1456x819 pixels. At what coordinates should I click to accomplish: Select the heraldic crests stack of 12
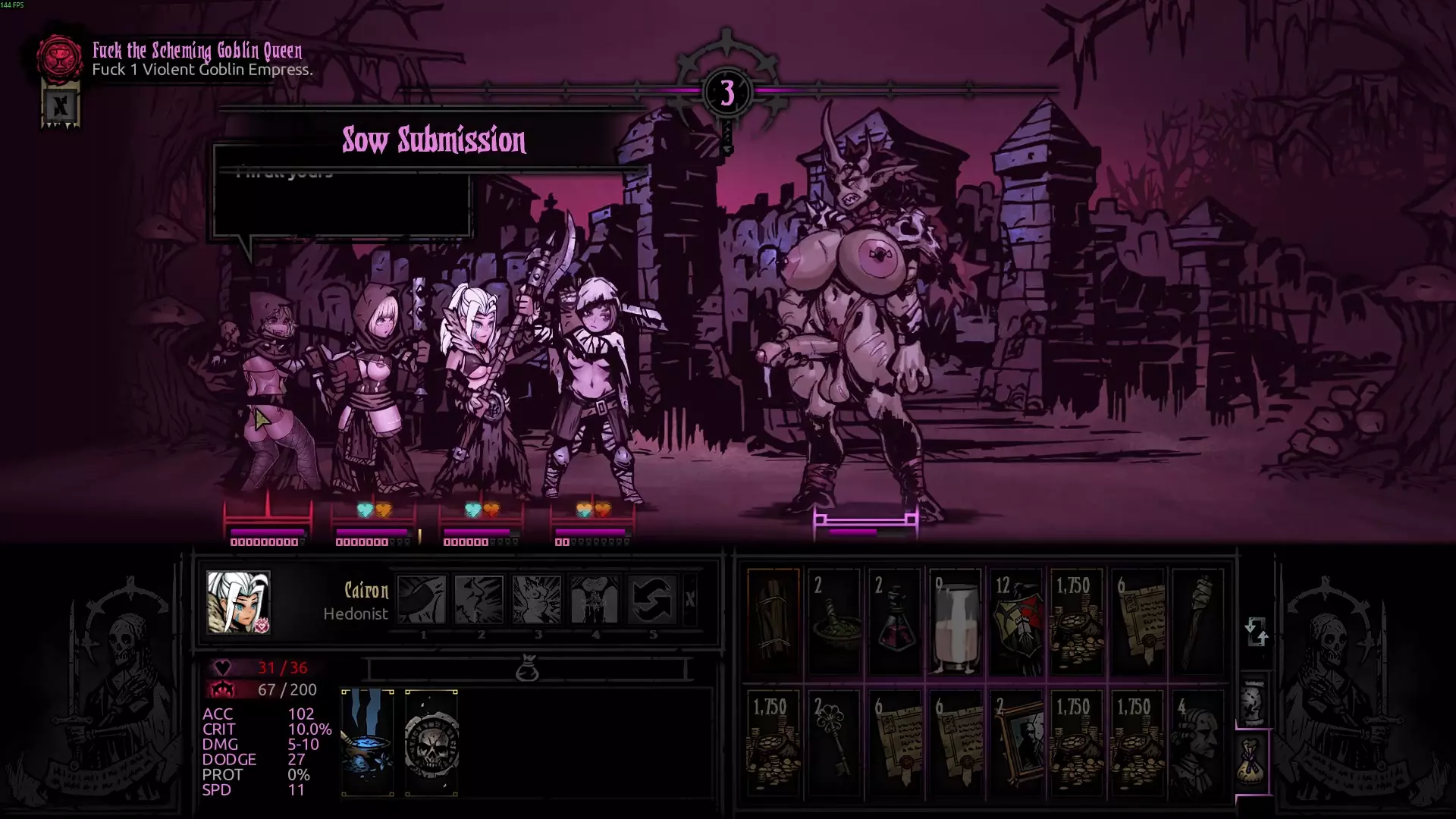tap(1016, 622)
